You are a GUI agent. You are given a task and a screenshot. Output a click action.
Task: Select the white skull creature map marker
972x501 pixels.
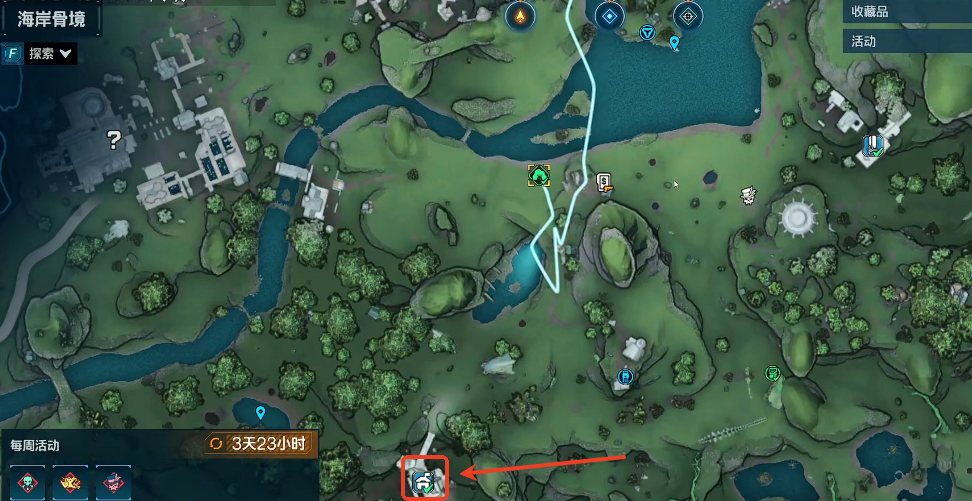(748, 195)
